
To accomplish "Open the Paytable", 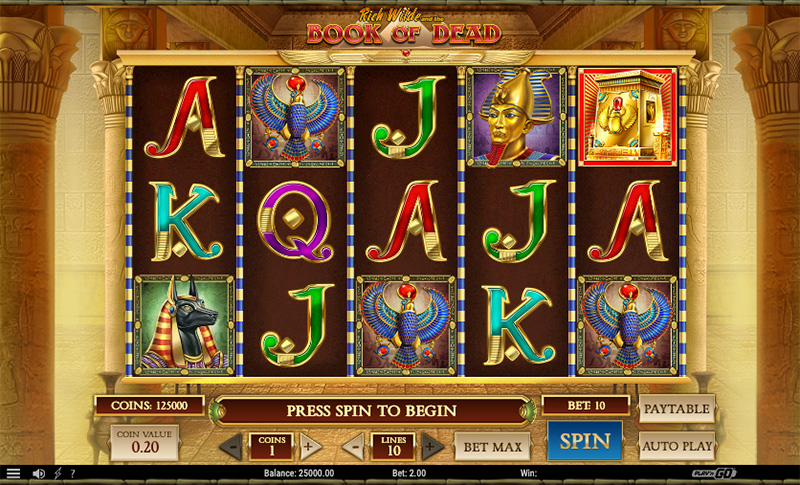I will tap(676, 409).
